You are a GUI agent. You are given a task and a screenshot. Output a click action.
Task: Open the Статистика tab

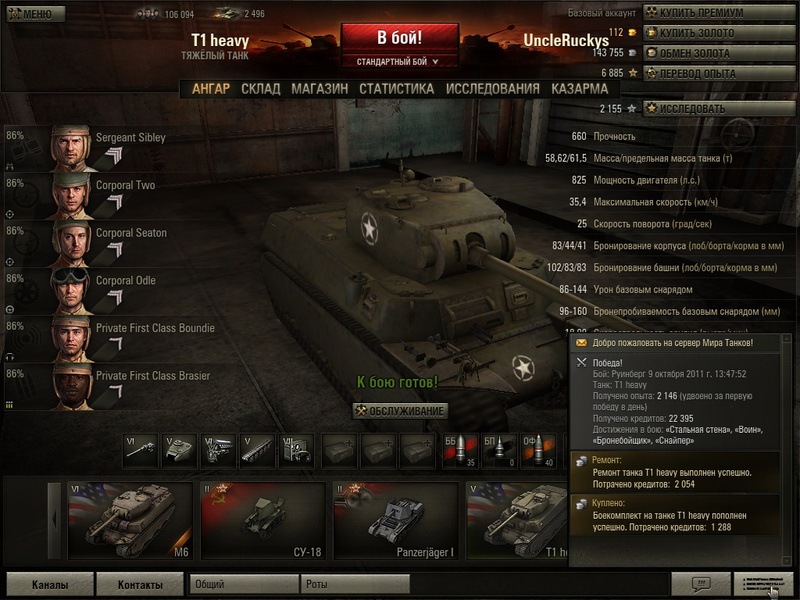click(x=396, y=88)
